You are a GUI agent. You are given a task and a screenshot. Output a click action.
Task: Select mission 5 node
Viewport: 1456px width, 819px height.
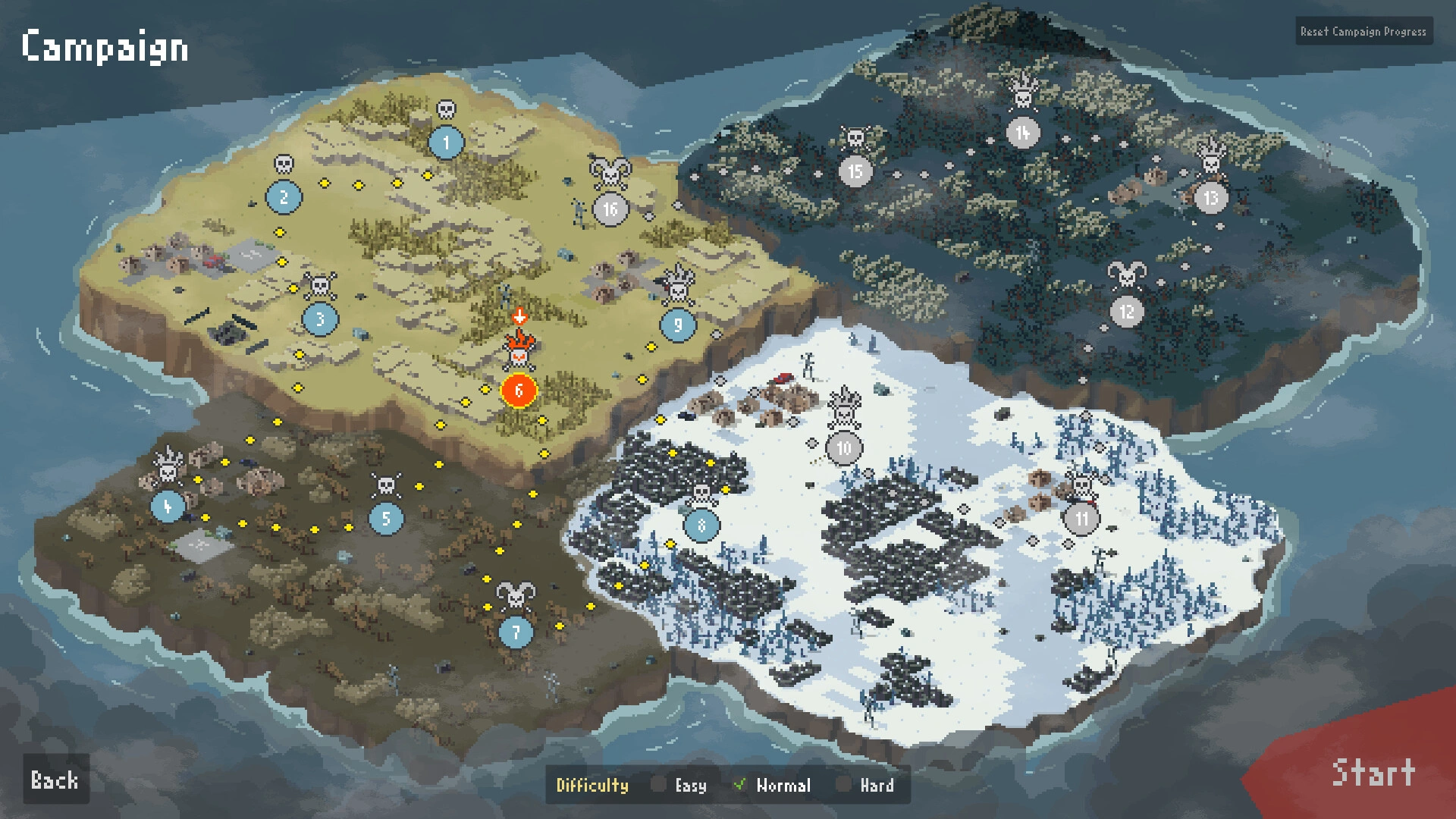coord(386,519)
